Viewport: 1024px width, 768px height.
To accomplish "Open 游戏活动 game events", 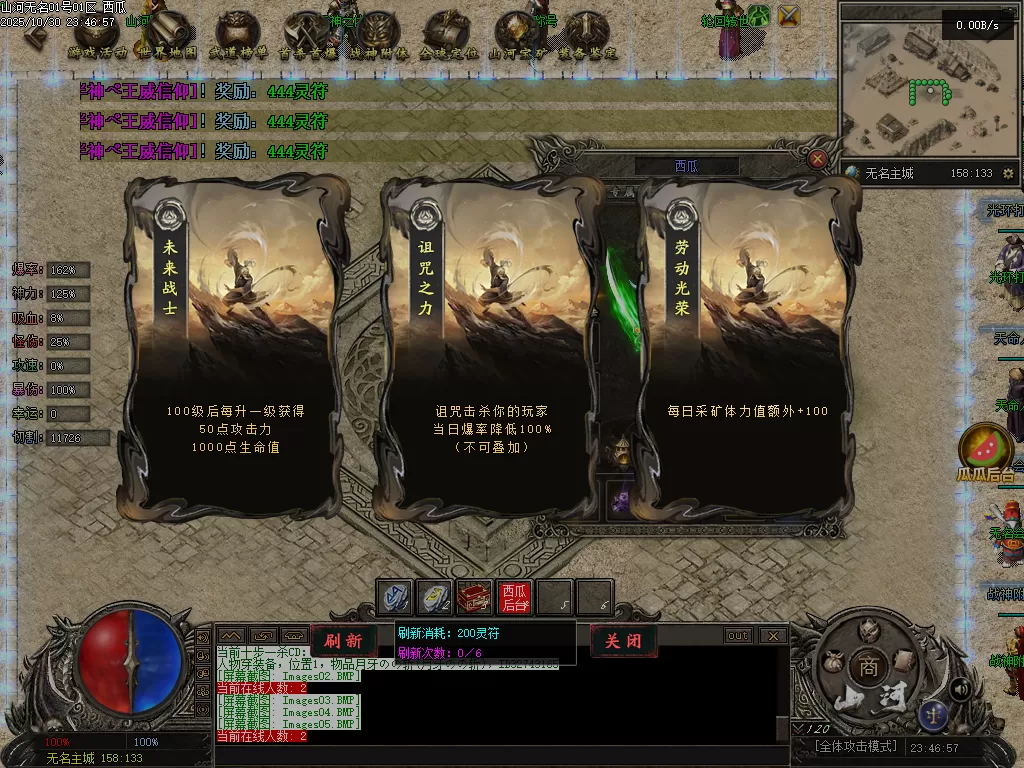I will (x=97, y=36).
